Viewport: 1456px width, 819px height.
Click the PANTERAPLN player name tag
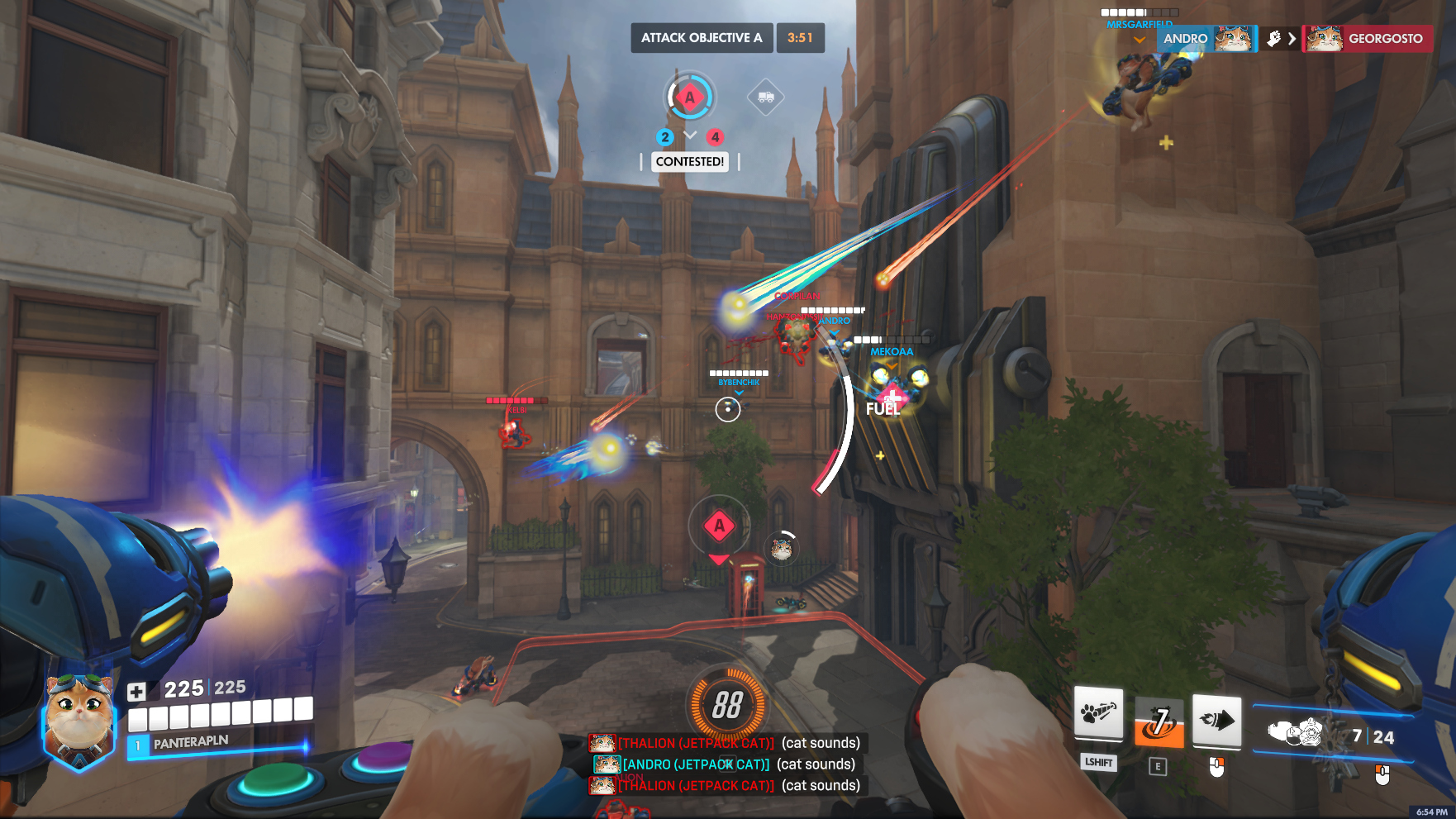tap(191, 742)
